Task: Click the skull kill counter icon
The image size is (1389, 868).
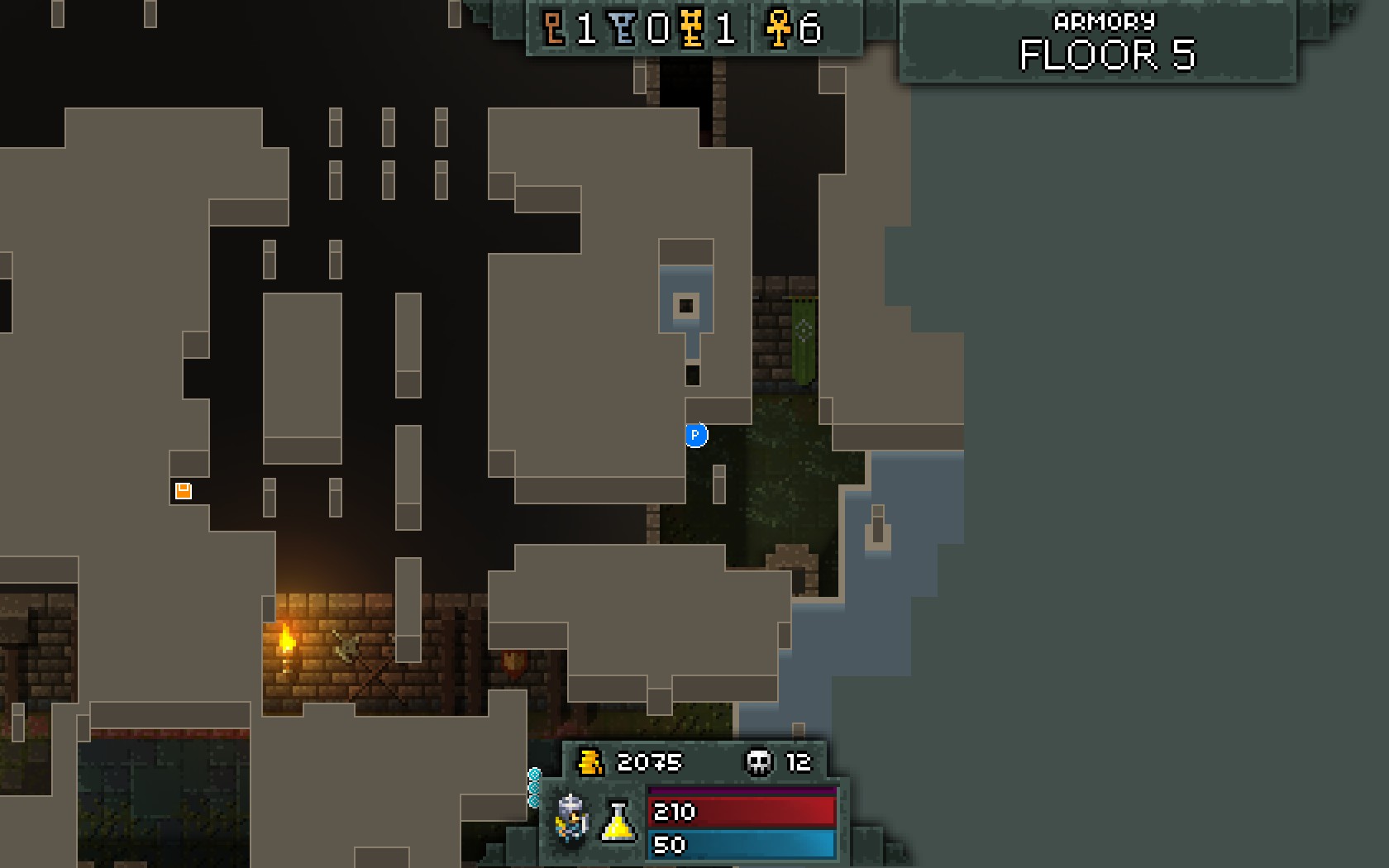Action: (x=758, y=761)
